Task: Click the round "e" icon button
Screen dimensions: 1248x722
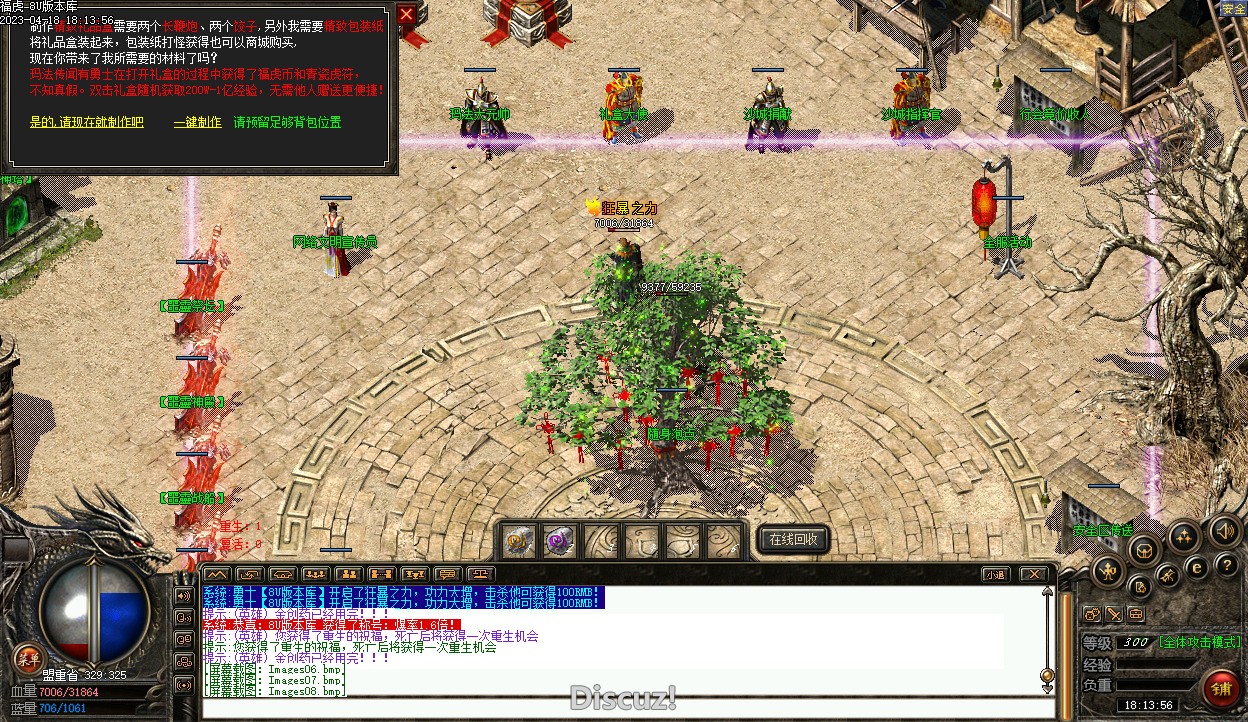Action: [x=1196, y=567]
